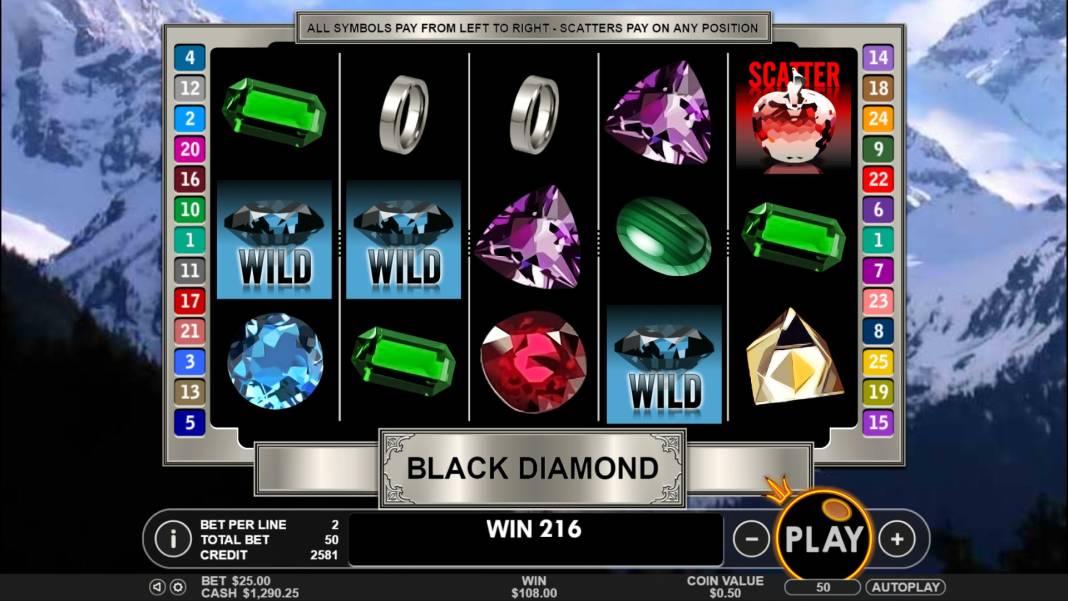Activate payline number 23

pyautogui.click(x=877, y=300)
